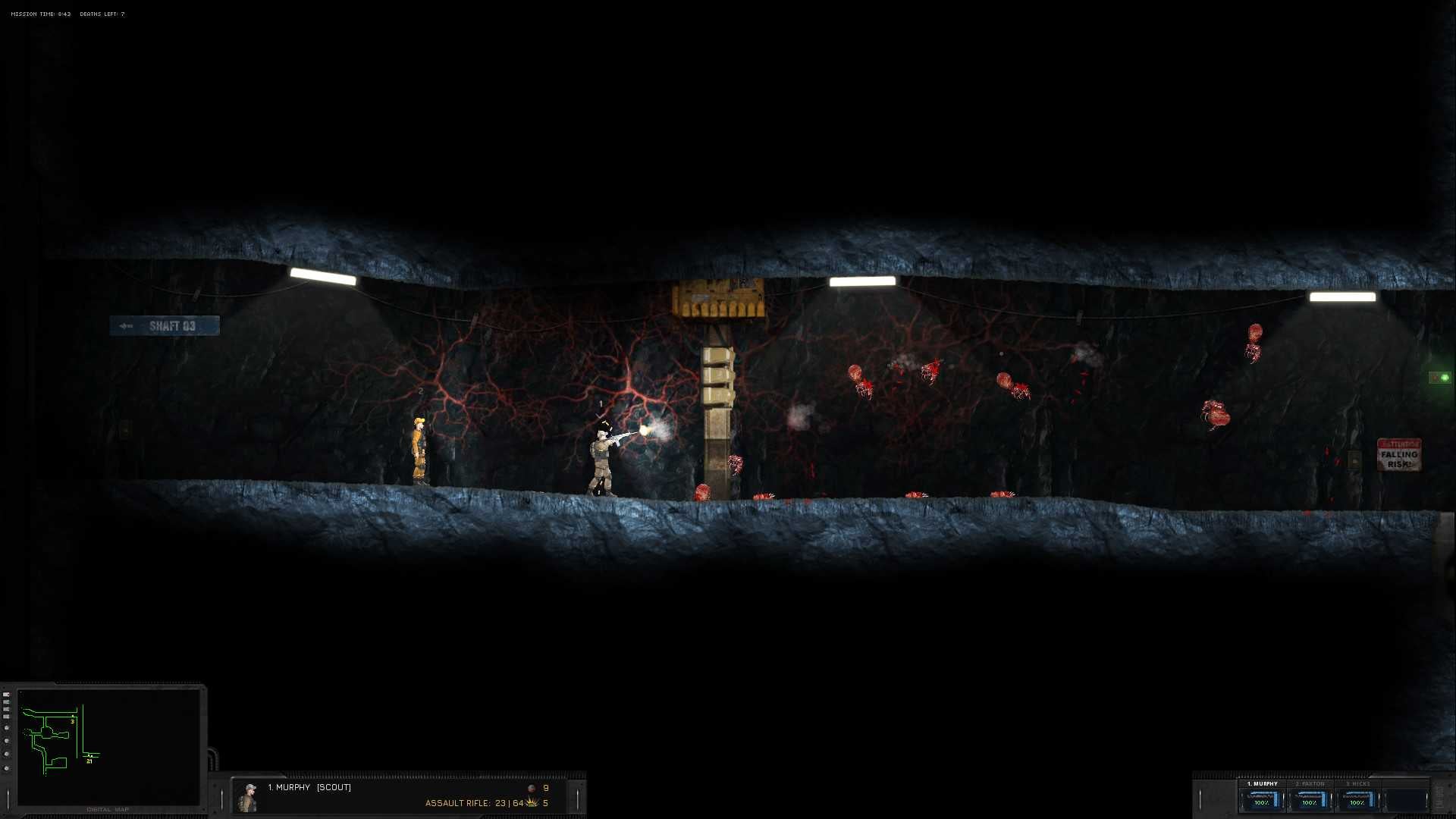Click the flare icon beside the number 5

pos(532,802)
